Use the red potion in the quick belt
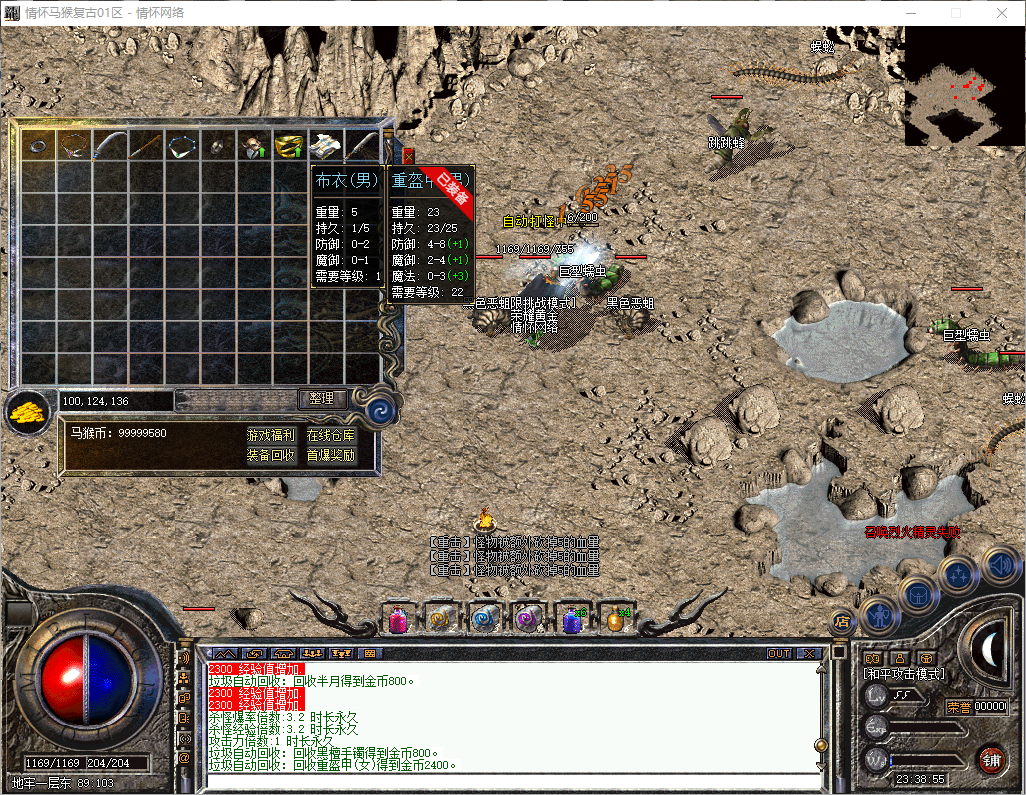The image size is (1026, 795). [x=398, y=620]
